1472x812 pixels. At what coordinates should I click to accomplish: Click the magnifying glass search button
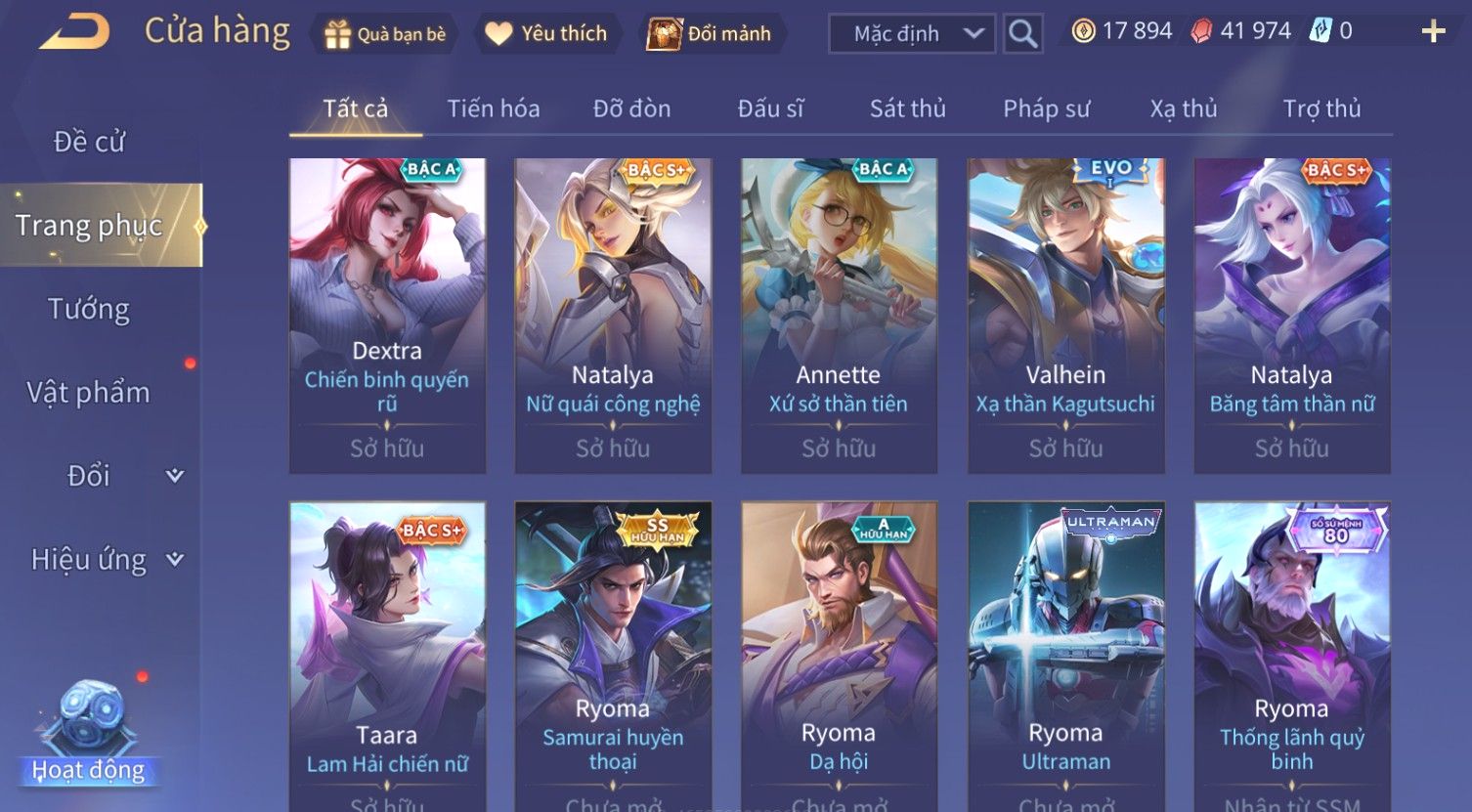[1022, 34]
